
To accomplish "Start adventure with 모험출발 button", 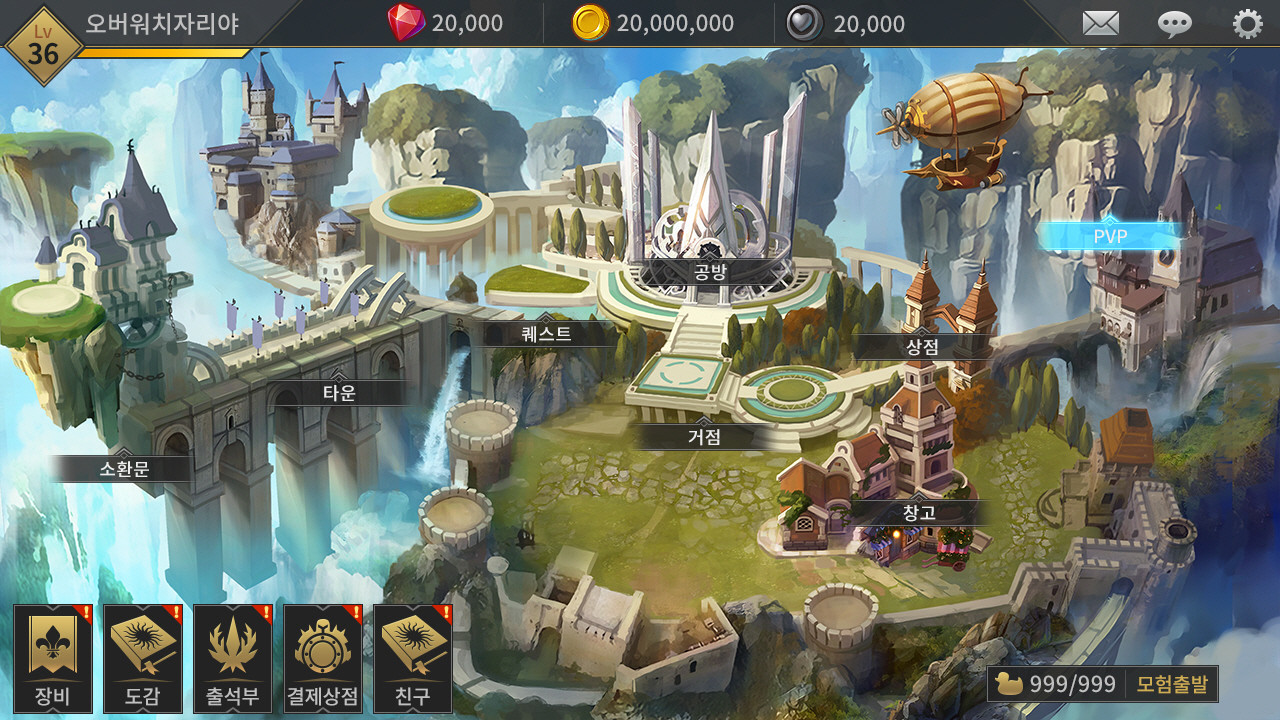I will click(x=1172, y=684).
